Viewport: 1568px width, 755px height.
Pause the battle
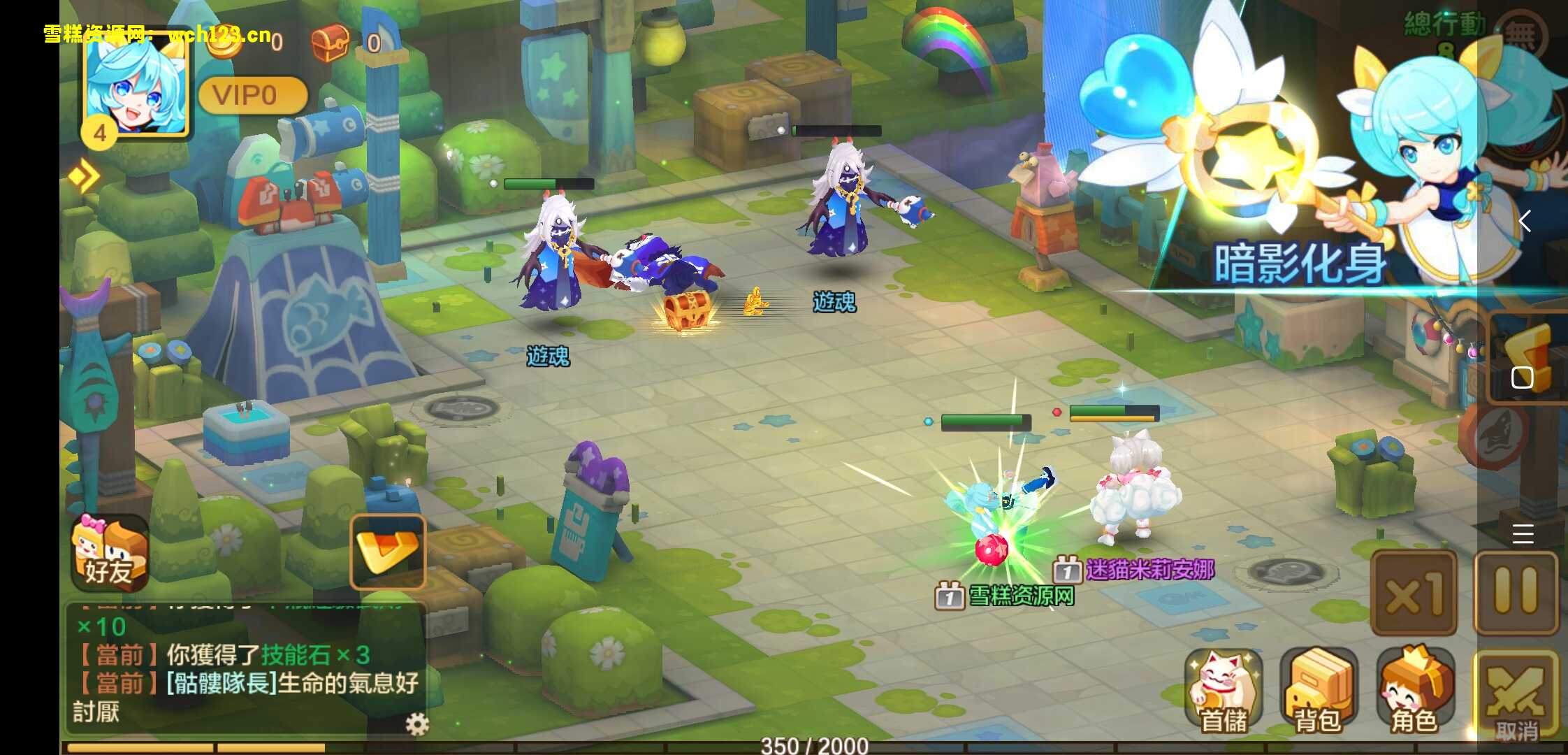pyautogui.click(x=1516, y=593)
